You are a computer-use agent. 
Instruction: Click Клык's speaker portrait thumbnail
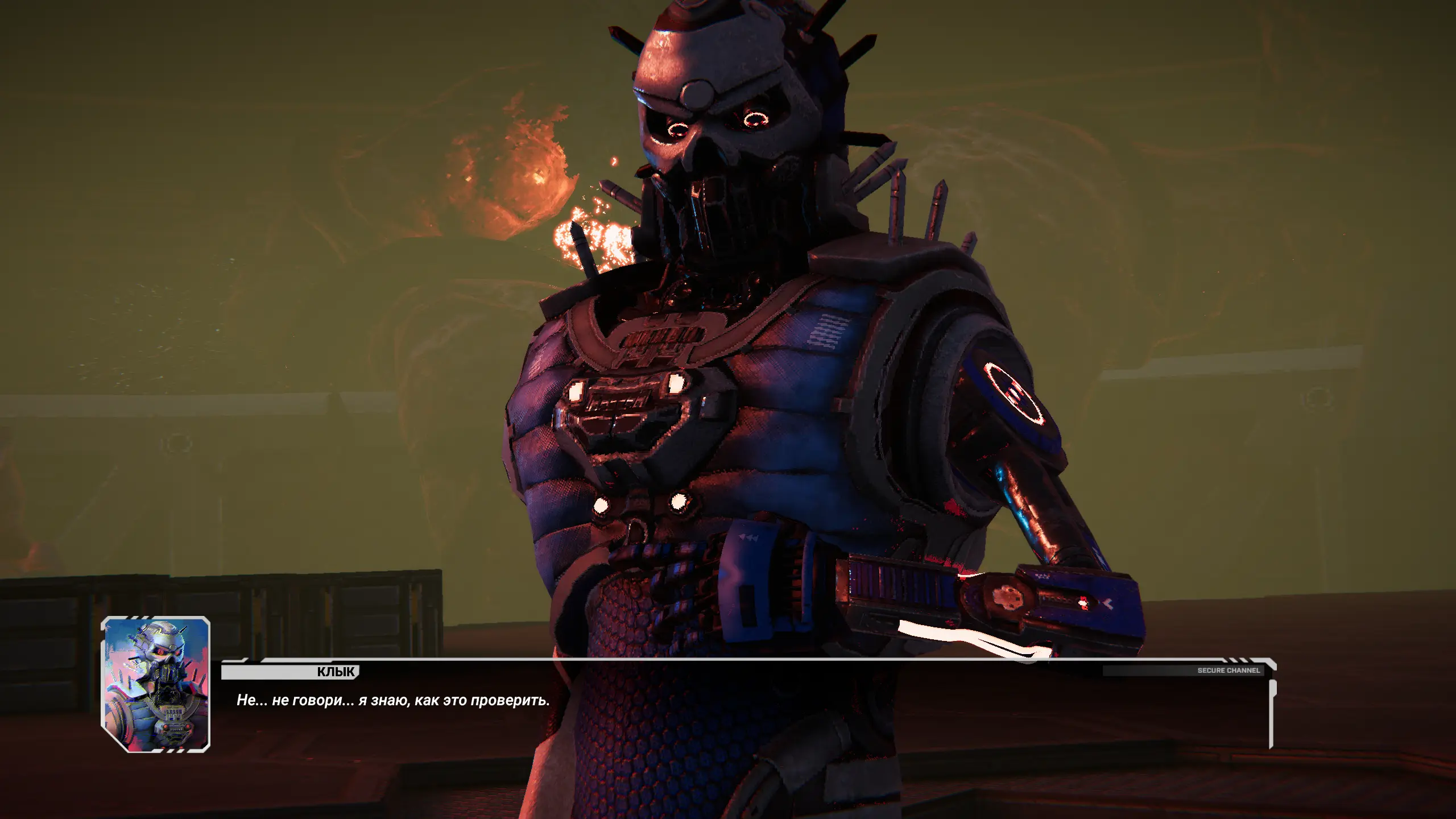155,684
